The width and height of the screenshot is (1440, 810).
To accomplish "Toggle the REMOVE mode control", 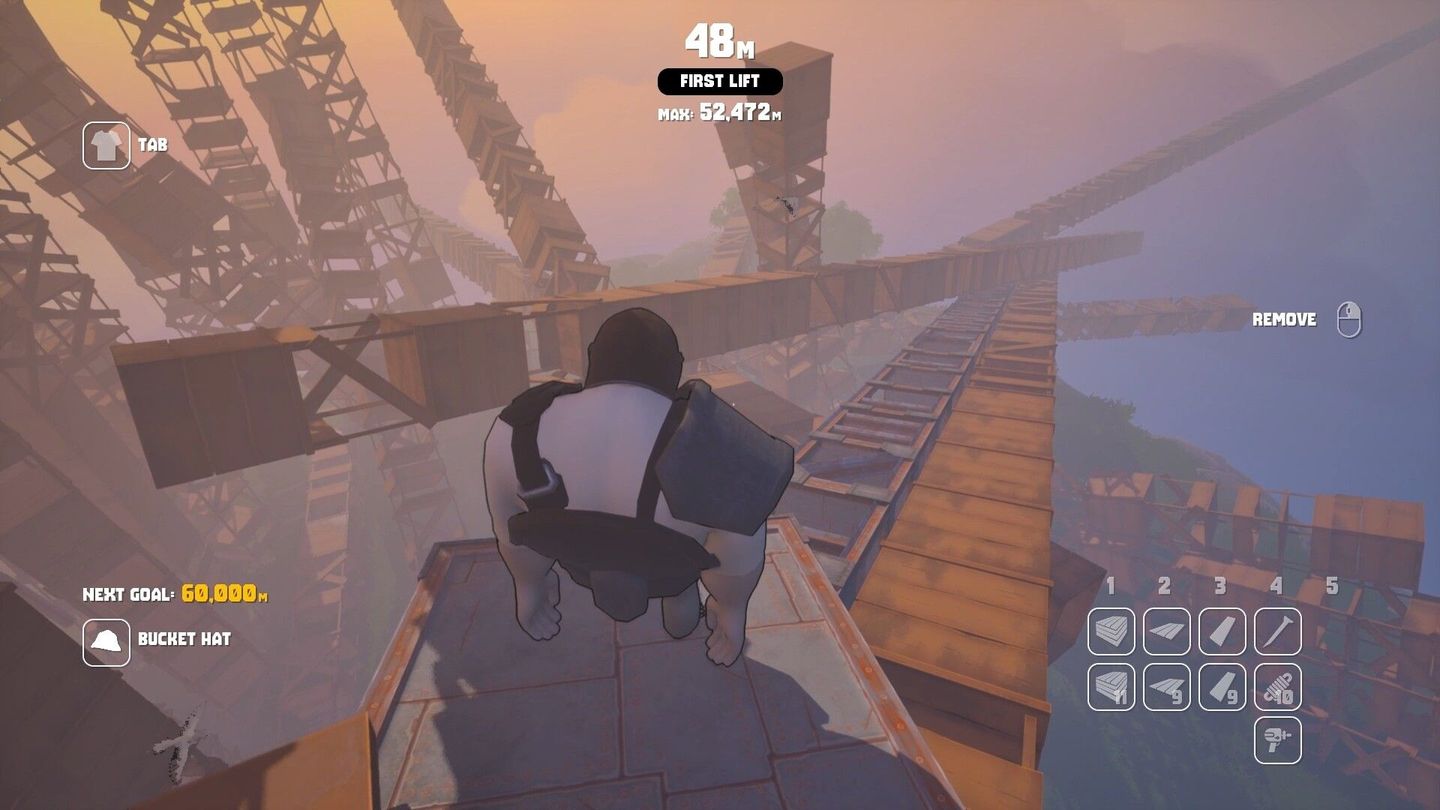I will (1285, 319).
